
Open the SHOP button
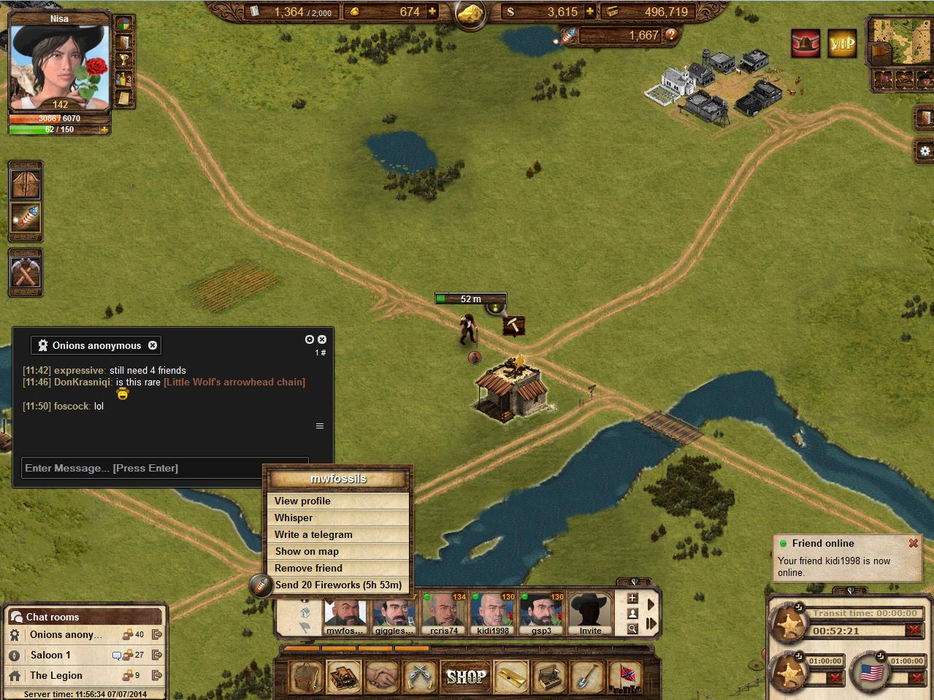[466, 676]
